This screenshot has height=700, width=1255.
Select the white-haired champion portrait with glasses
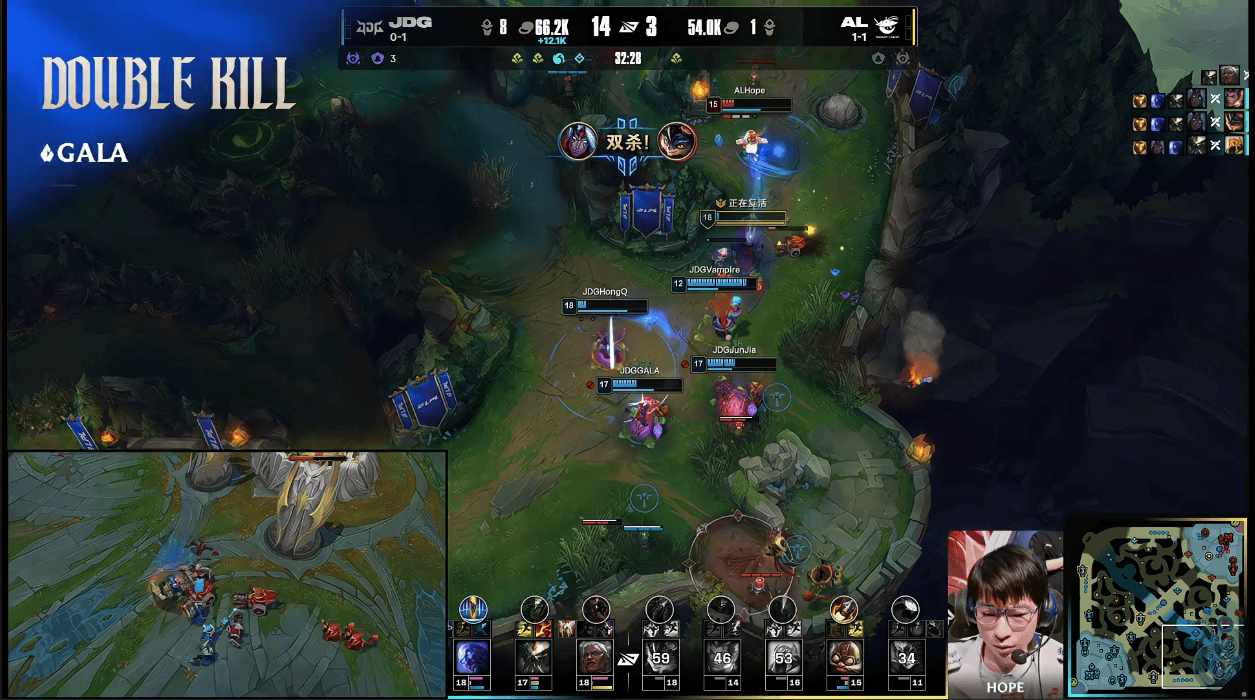point(596,658)
